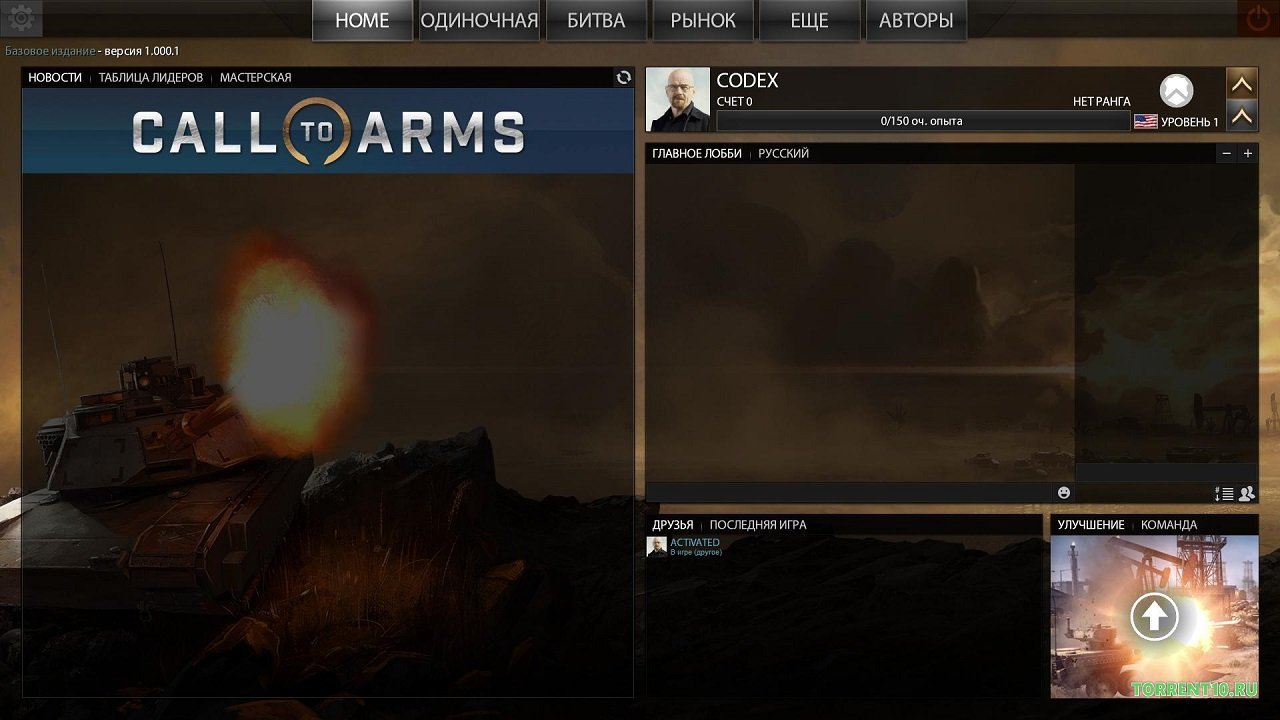
Task: Click the sorted message list icon
Action: tap(1224, 493)
